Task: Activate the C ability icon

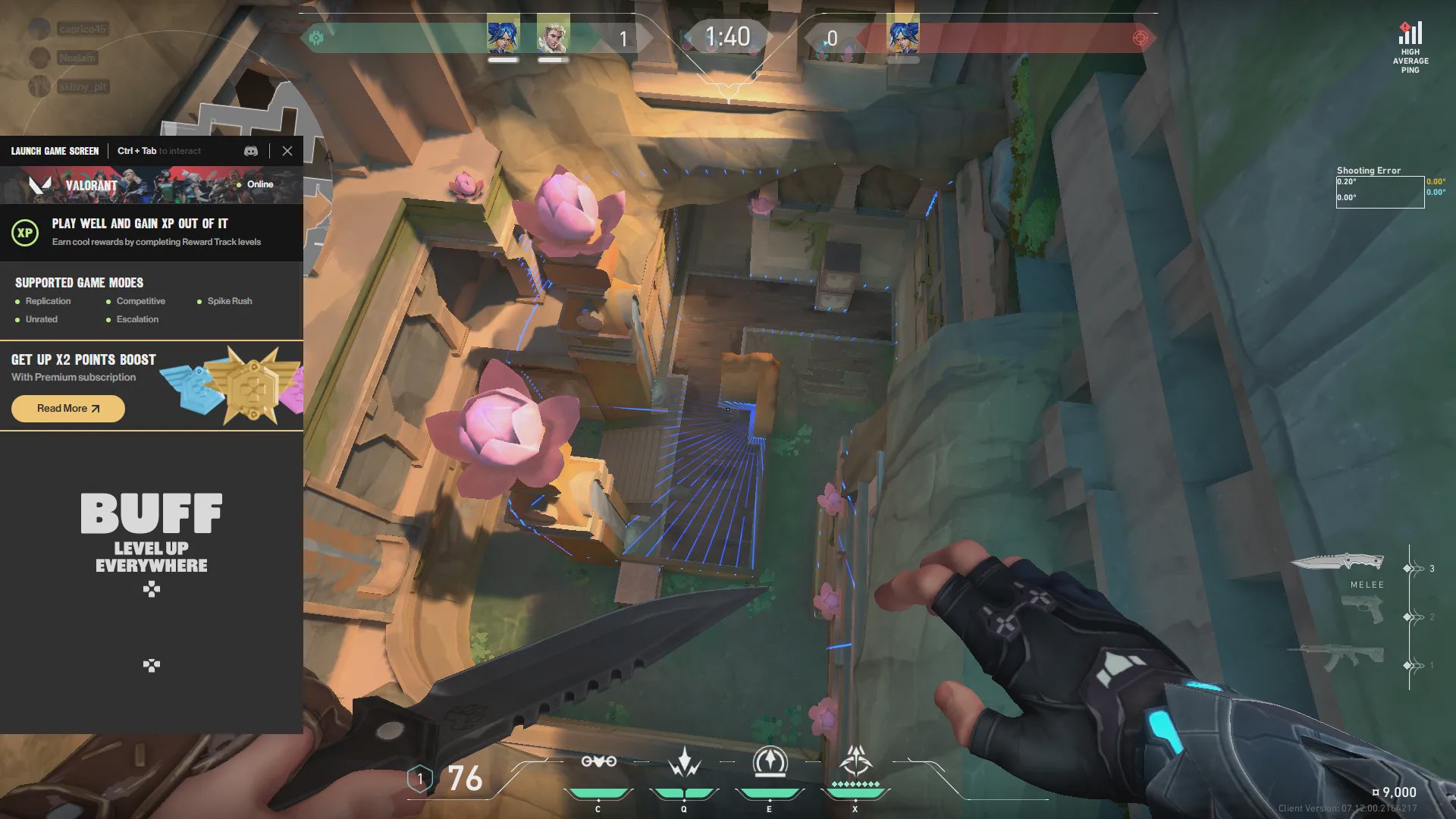Action: (x=598, y=762)
